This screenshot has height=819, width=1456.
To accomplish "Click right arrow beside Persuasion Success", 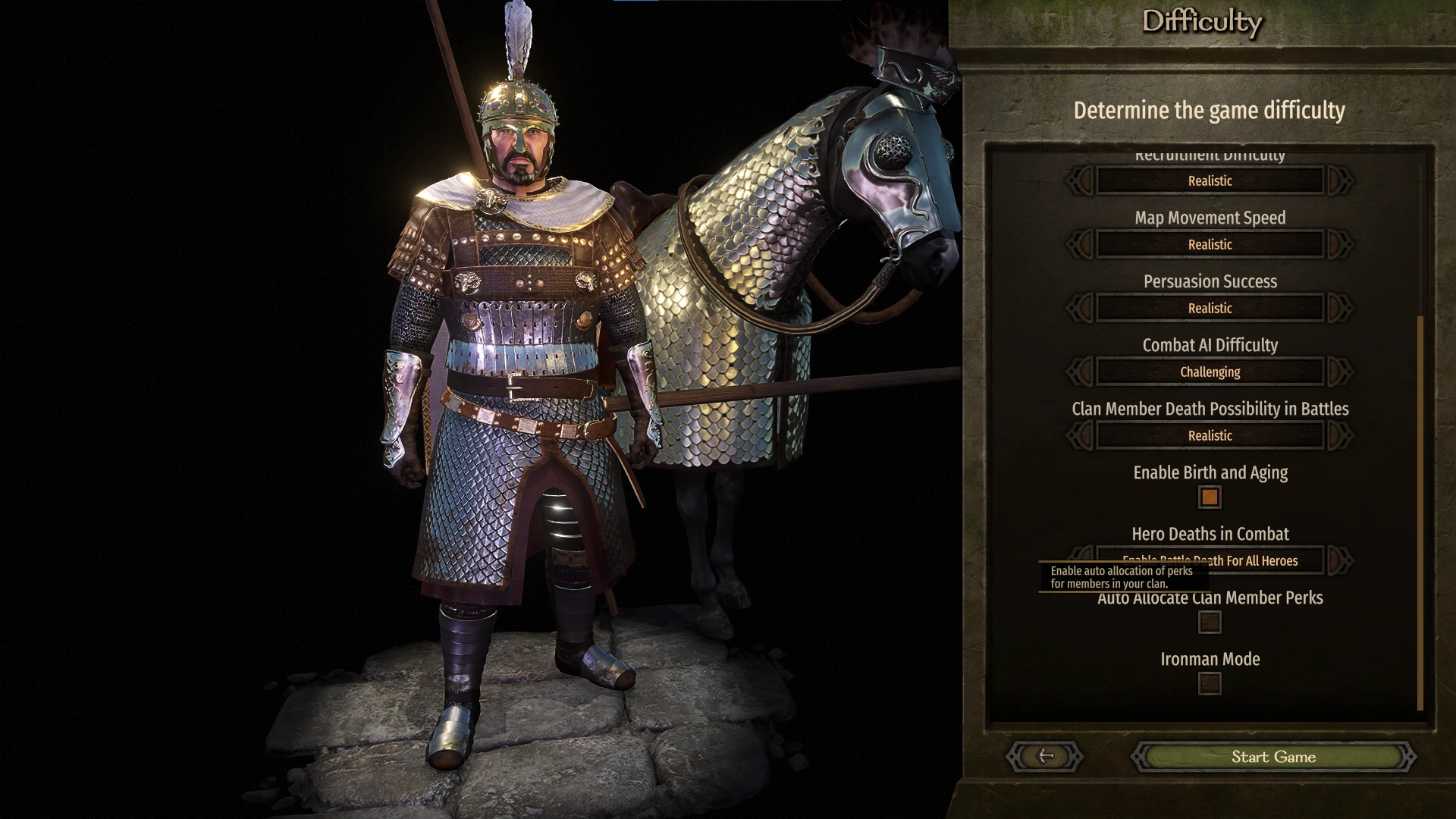I will coord(1340,308).
